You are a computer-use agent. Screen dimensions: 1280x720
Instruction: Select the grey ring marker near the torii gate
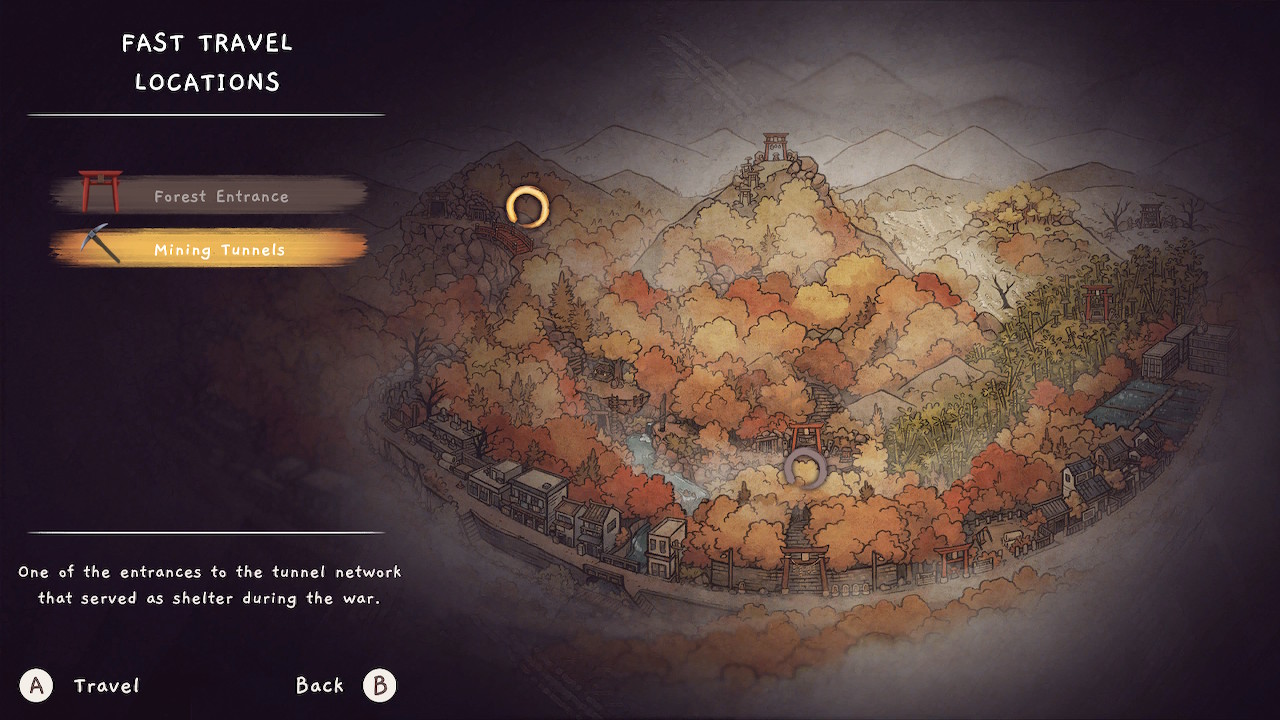tap(803, 468)
